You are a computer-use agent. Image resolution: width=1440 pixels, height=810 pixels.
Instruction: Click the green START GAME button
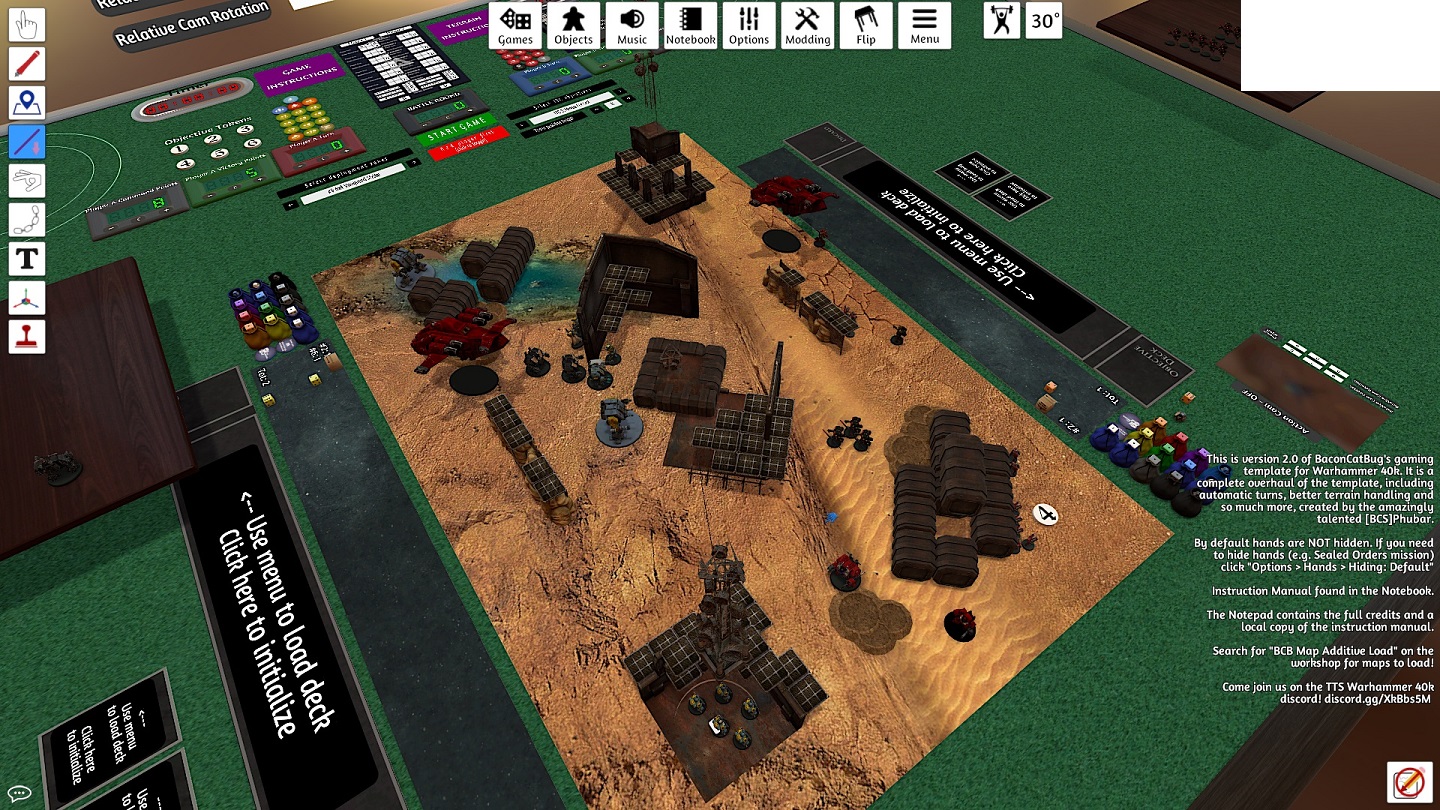pyautogui.click(x=456, y=135)
